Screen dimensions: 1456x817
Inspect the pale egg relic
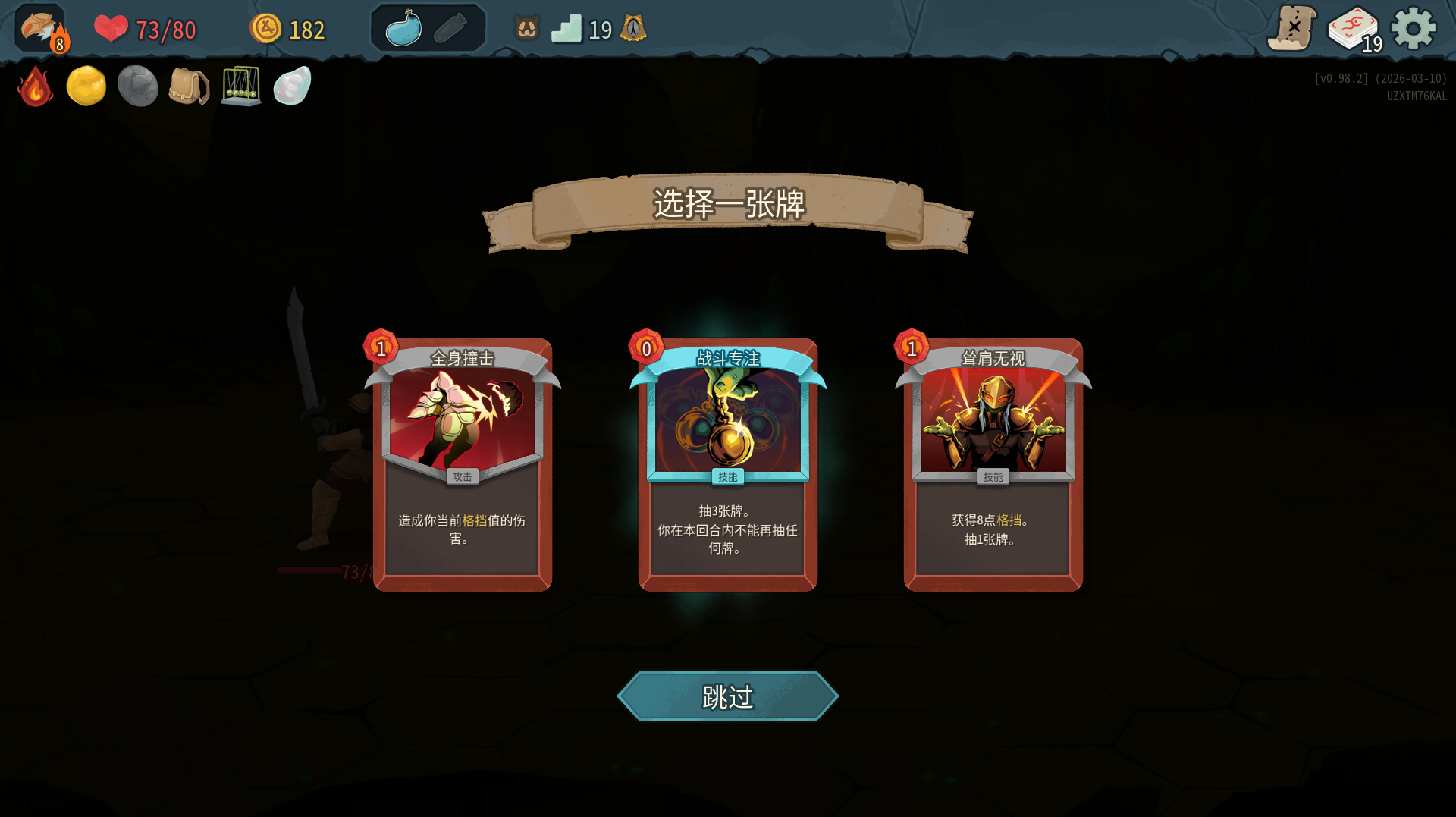292,86
